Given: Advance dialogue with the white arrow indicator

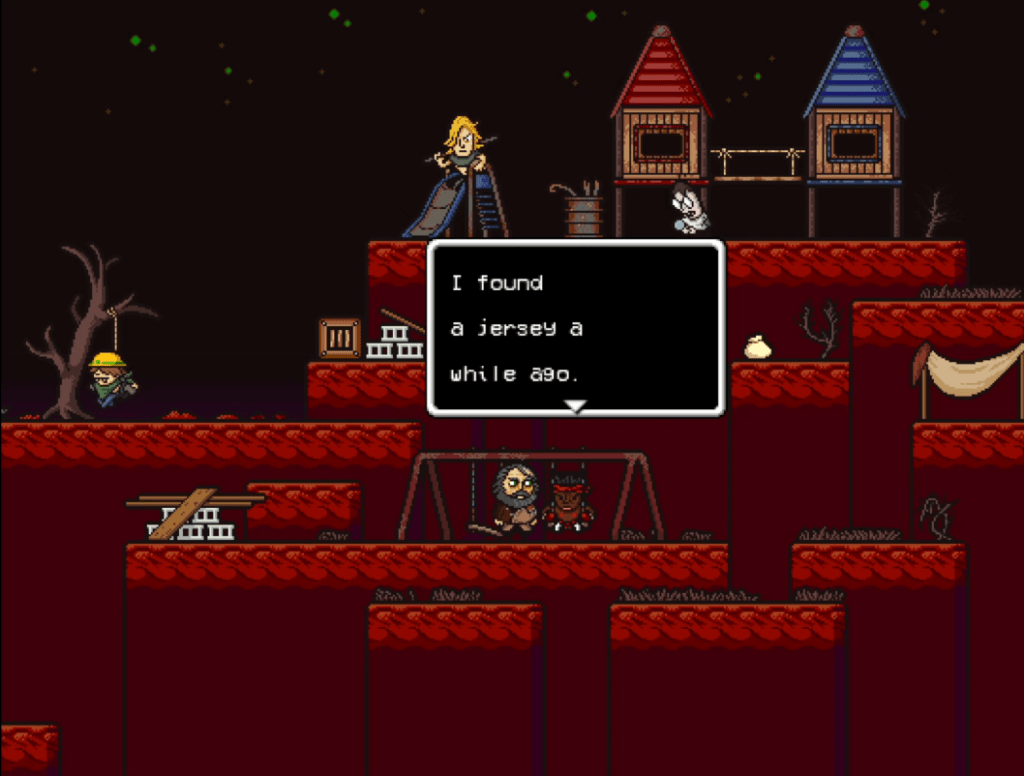Looking at the screenshot, I should [575, 406].
